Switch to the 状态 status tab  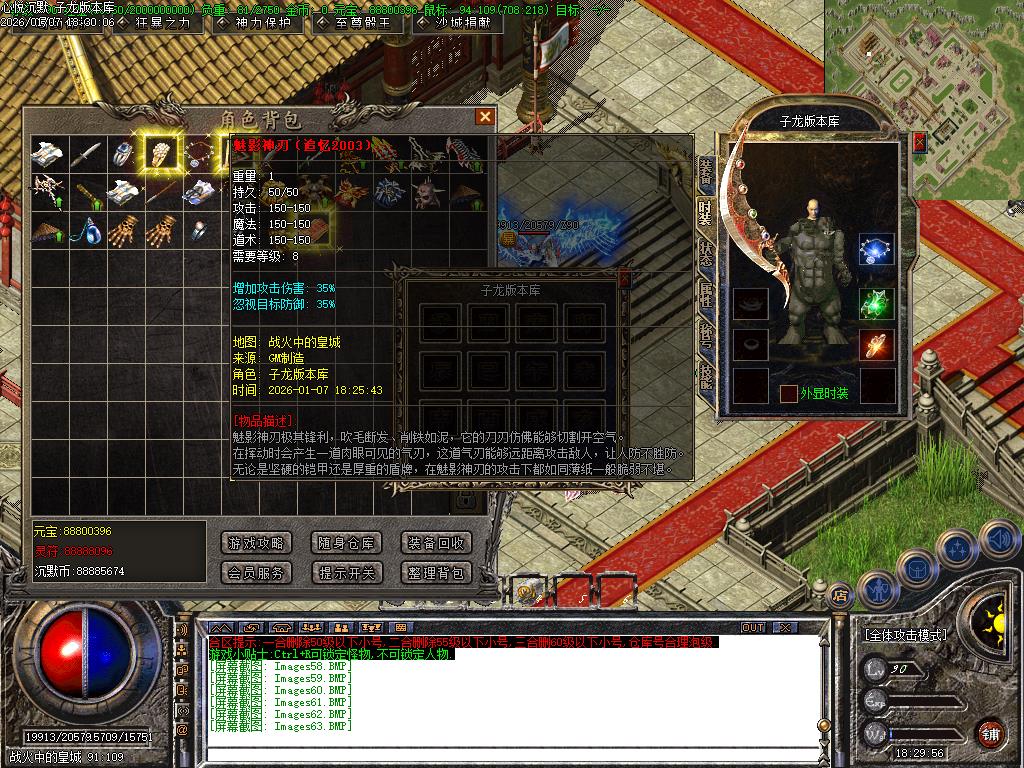[705, 253]
